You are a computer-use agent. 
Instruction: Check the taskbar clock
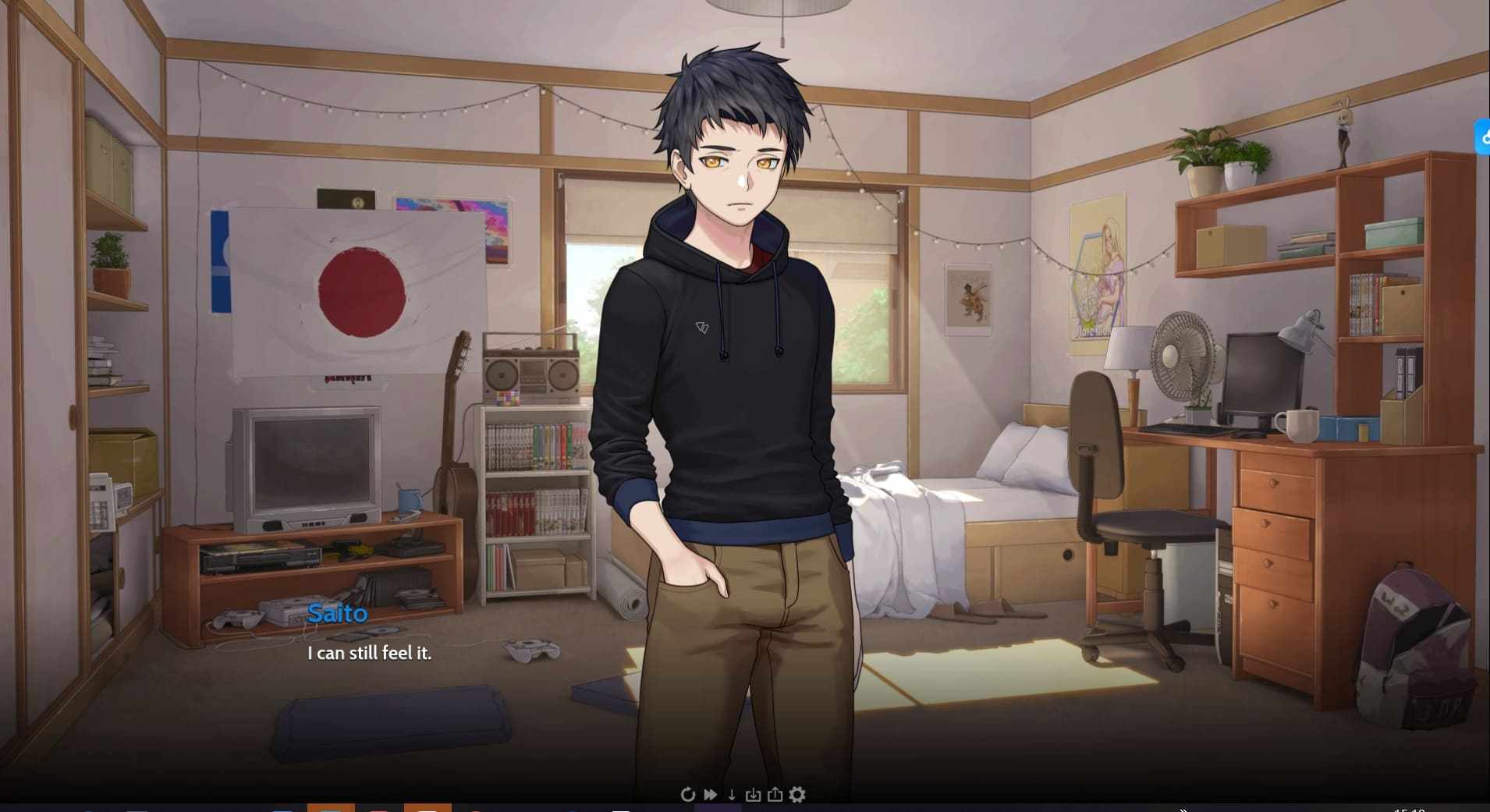(1410, 809)
